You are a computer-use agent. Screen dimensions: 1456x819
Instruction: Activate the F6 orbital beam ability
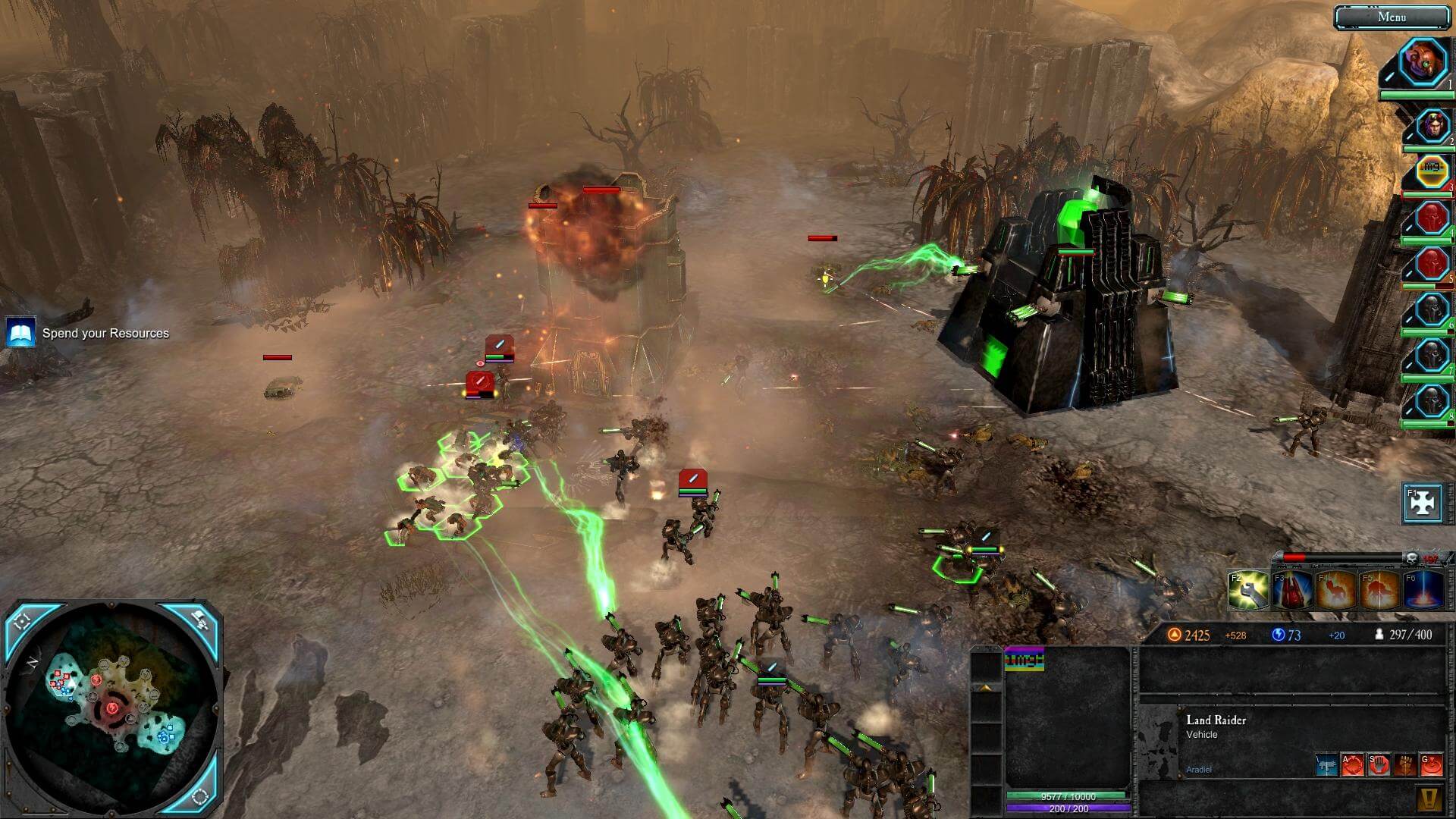(x=1423, y=591)
